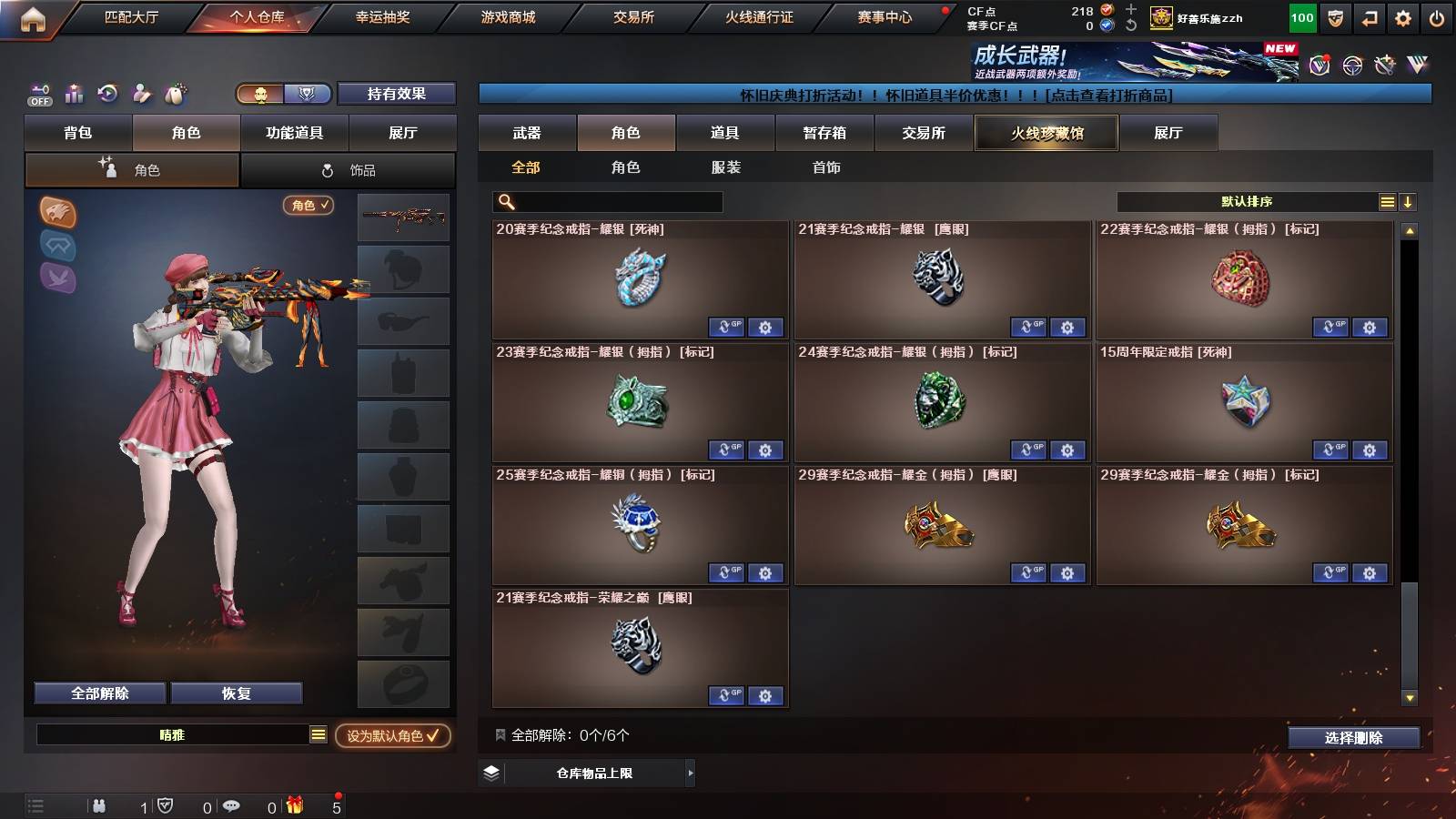Select the wrench repair icon below the banner

tap(1386, 65)
